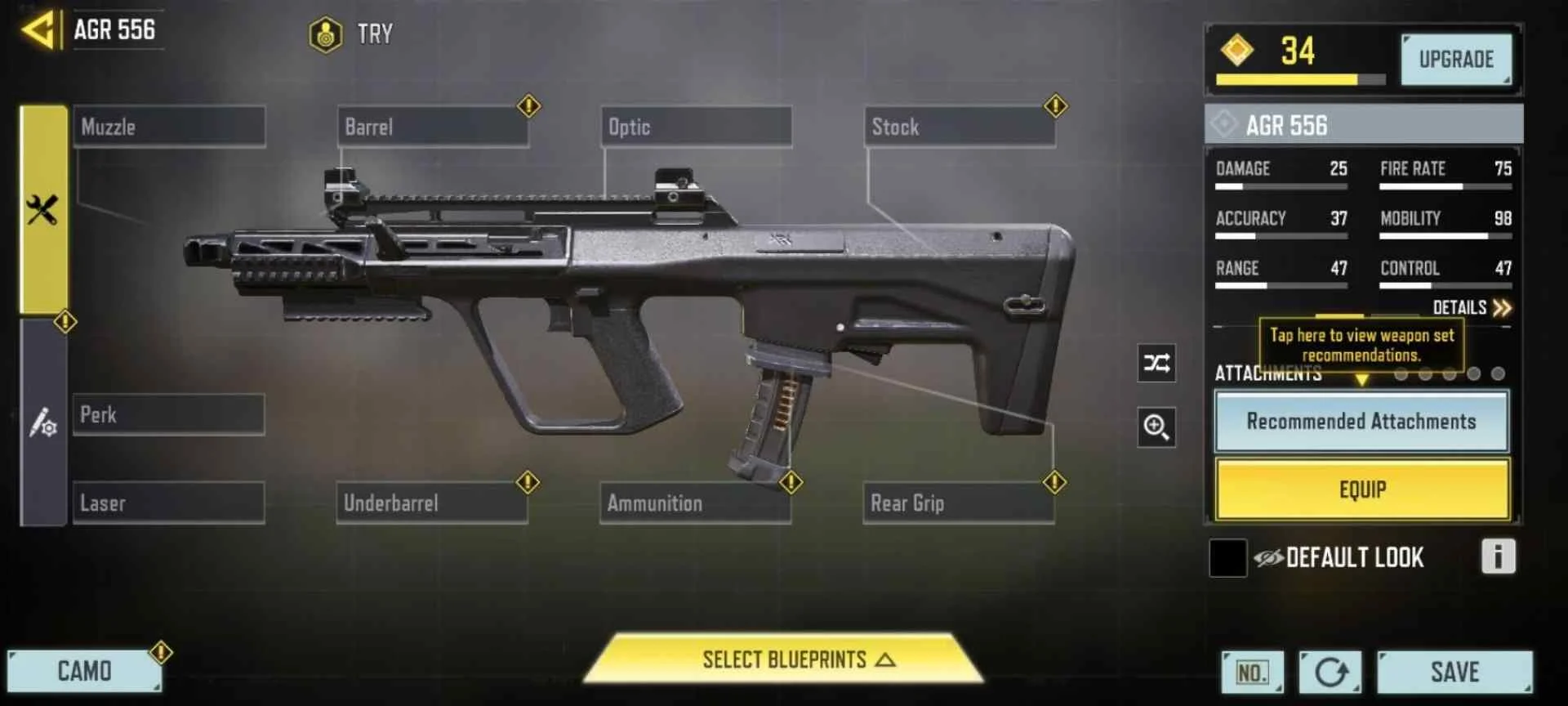Viewport: 1568px width, 706px height.
Task: Open the info icon beside Default Look
Action: point(1499,558)
